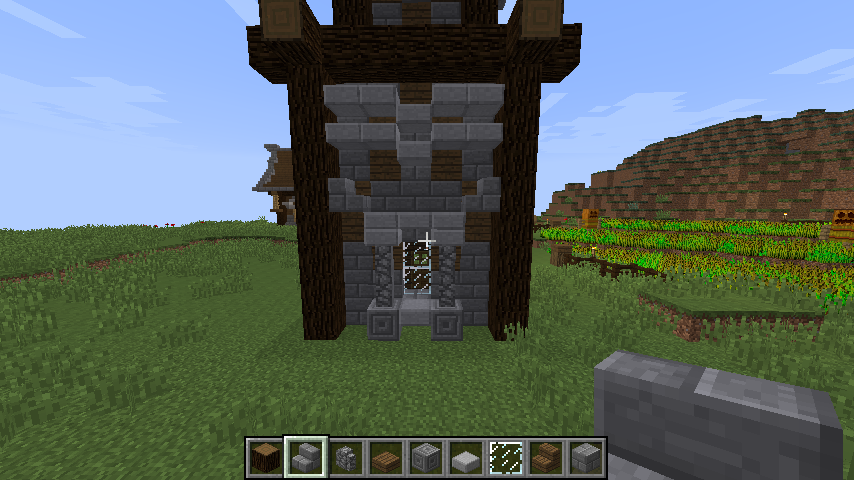
Task: Pick the wooden stairs hotbar slot
Action: pyautogui.click(x=546, y=458)
